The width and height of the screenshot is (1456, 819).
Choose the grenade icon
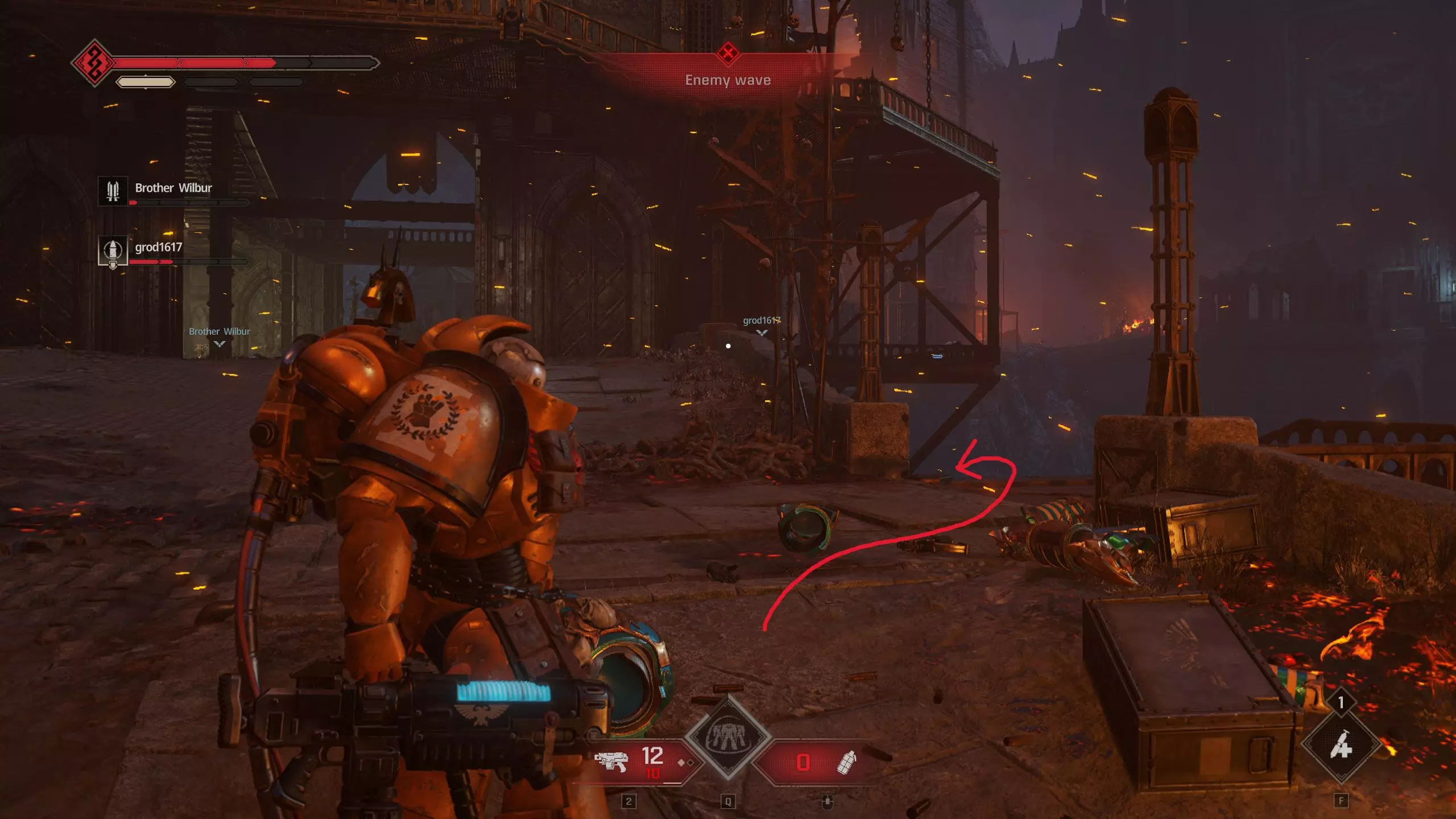click(x=847, y=762)
